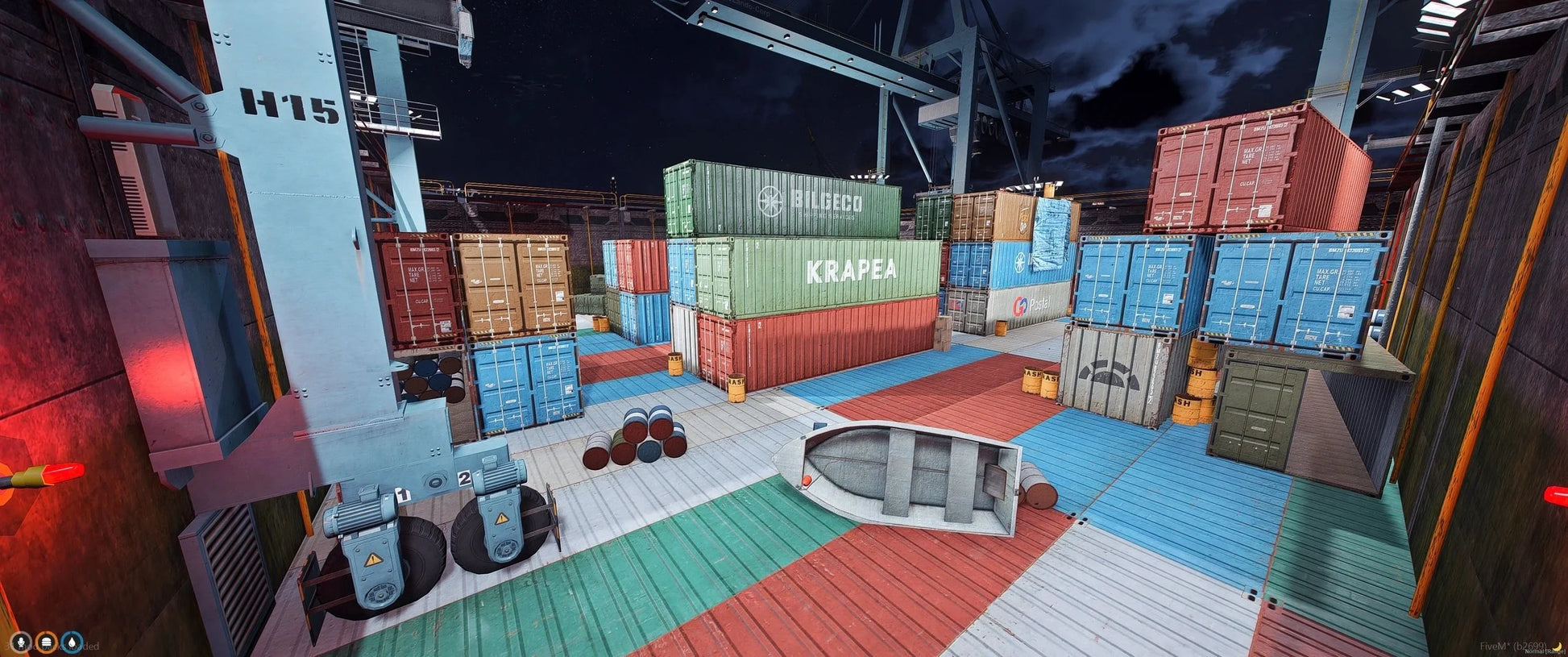Click the water drop thirst icon

point(73,642)
